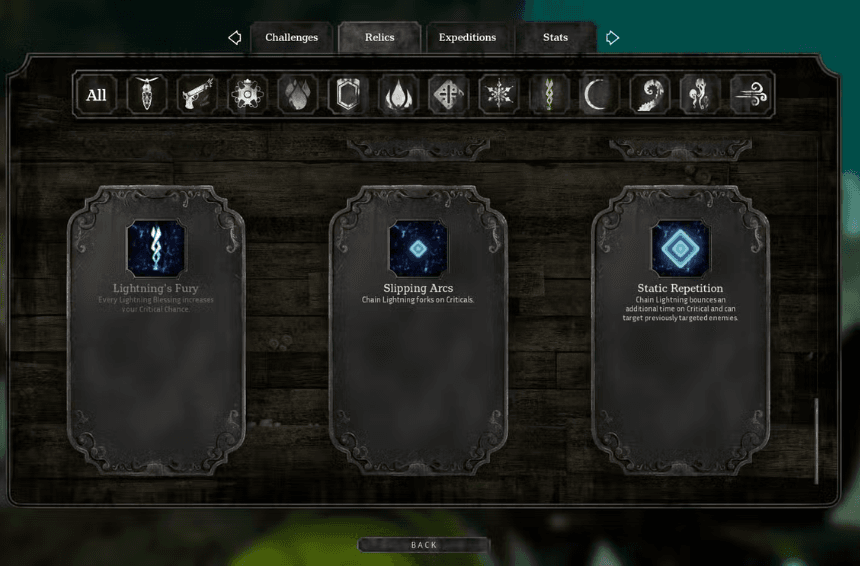This screenshot has width=860, height=573.
Task: Choose the shield category filter
Action: point(348,95)
